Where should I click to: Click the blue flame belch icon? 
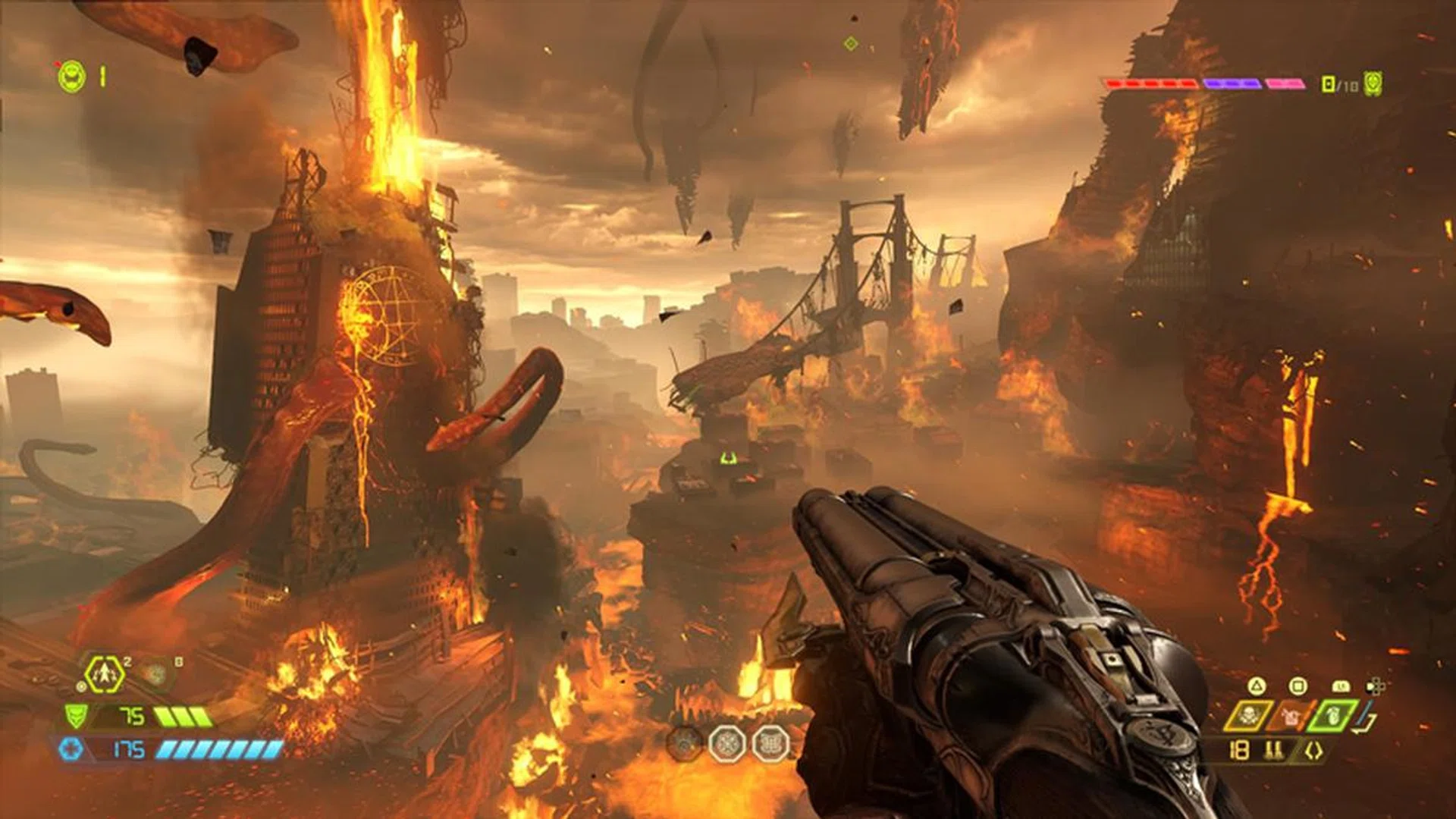click(x=1290, y=714)
